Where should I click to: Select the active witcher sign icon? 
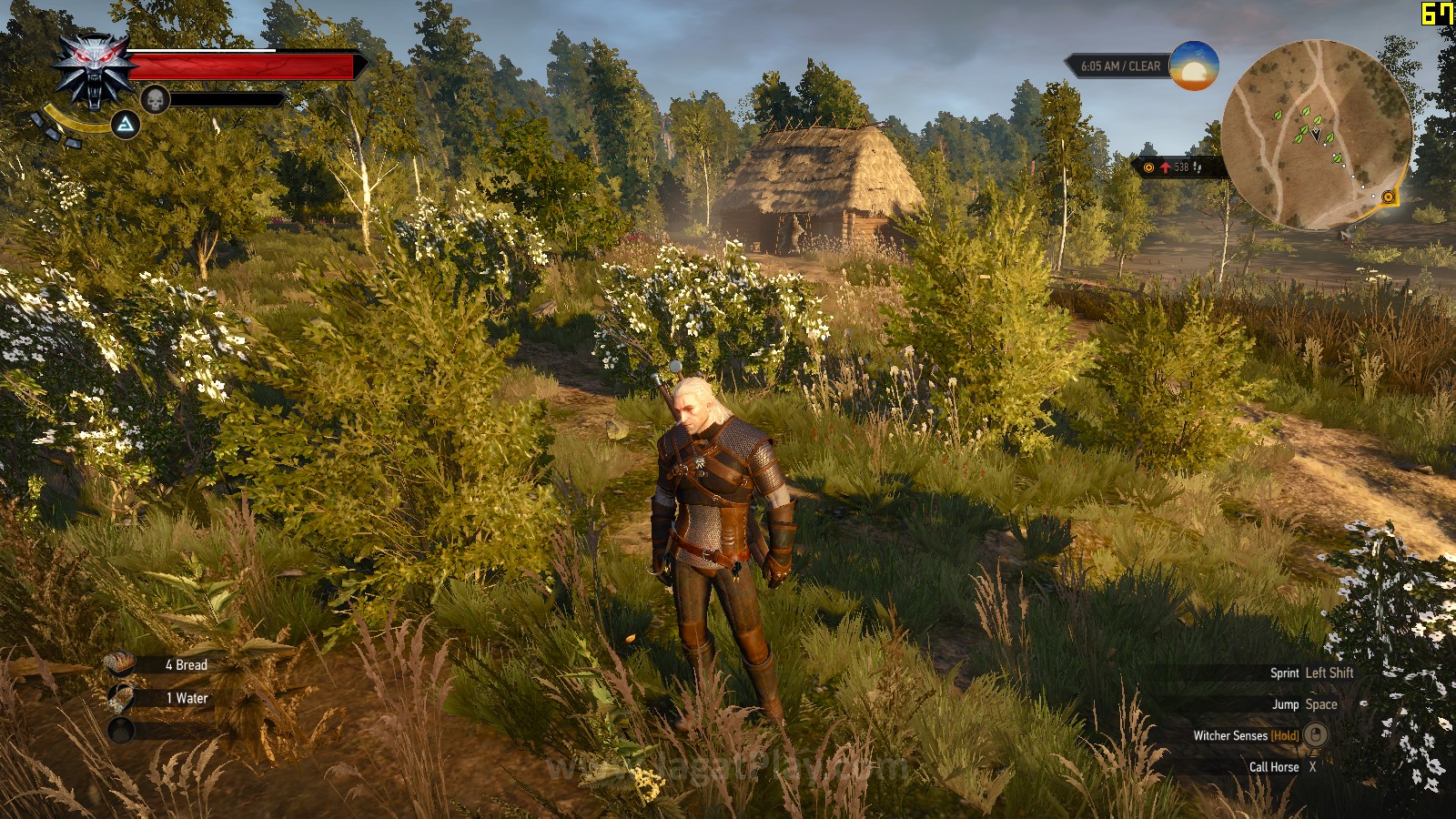[126, 125]
